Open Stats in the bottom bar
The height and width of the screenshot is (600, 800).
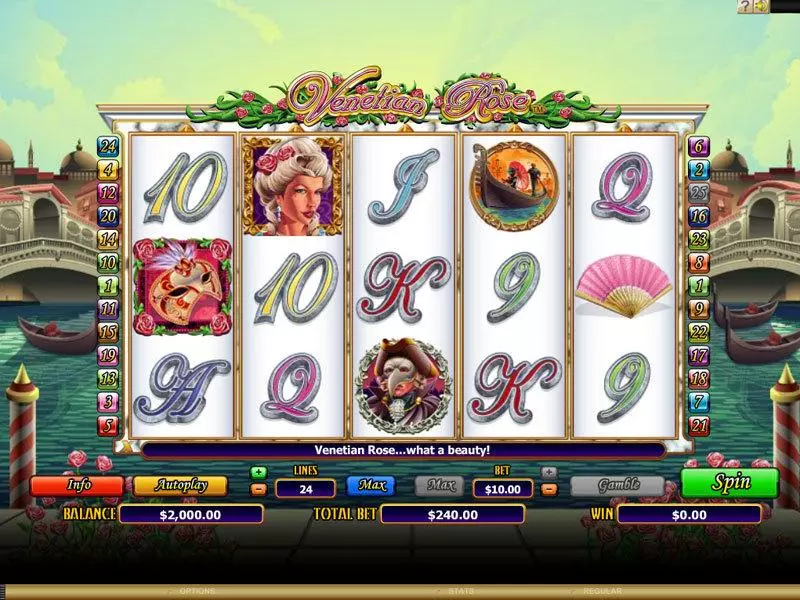(460, 592)
